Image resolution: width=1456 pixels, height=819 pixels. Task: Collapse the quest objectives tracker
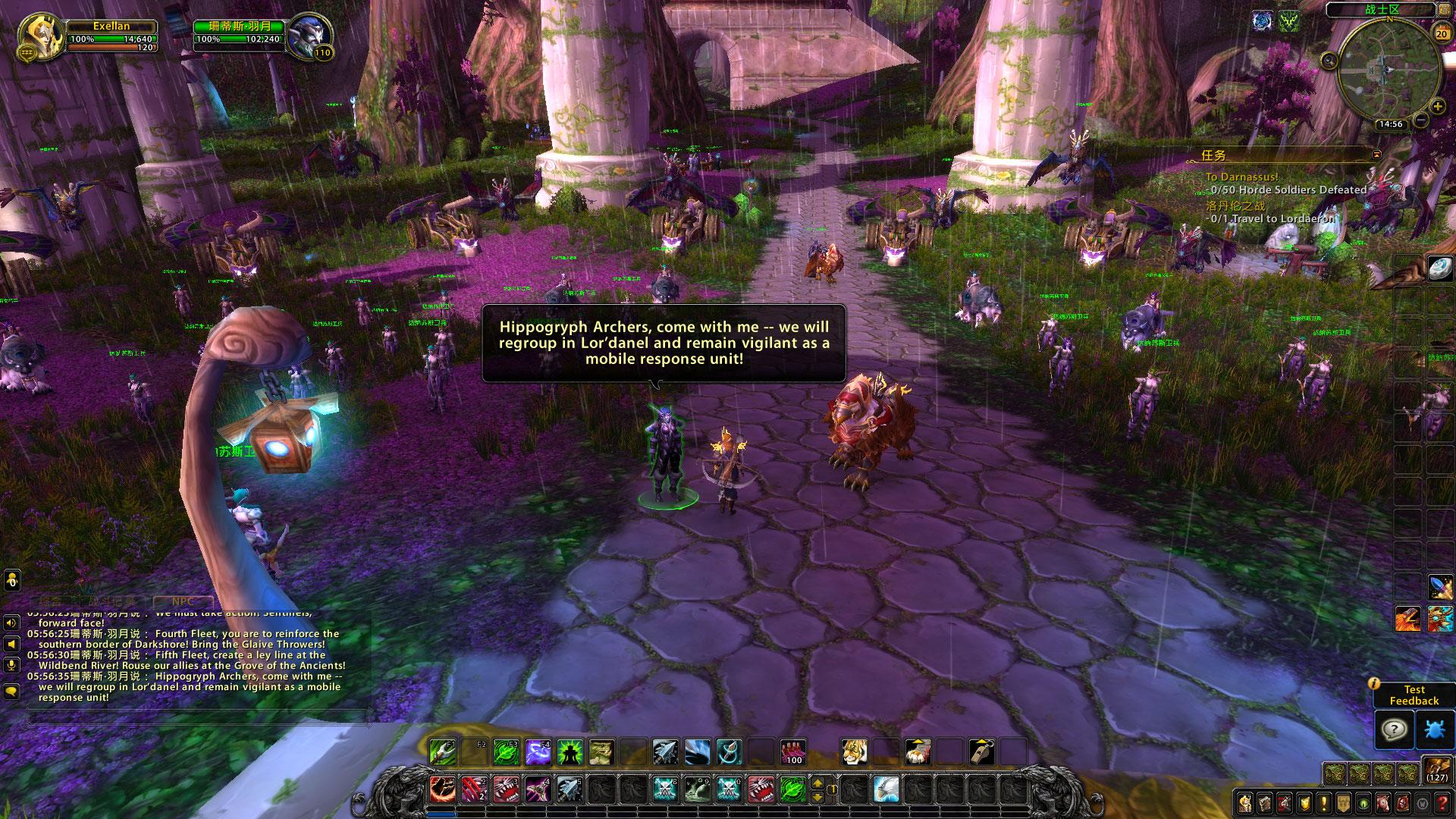1376,155
